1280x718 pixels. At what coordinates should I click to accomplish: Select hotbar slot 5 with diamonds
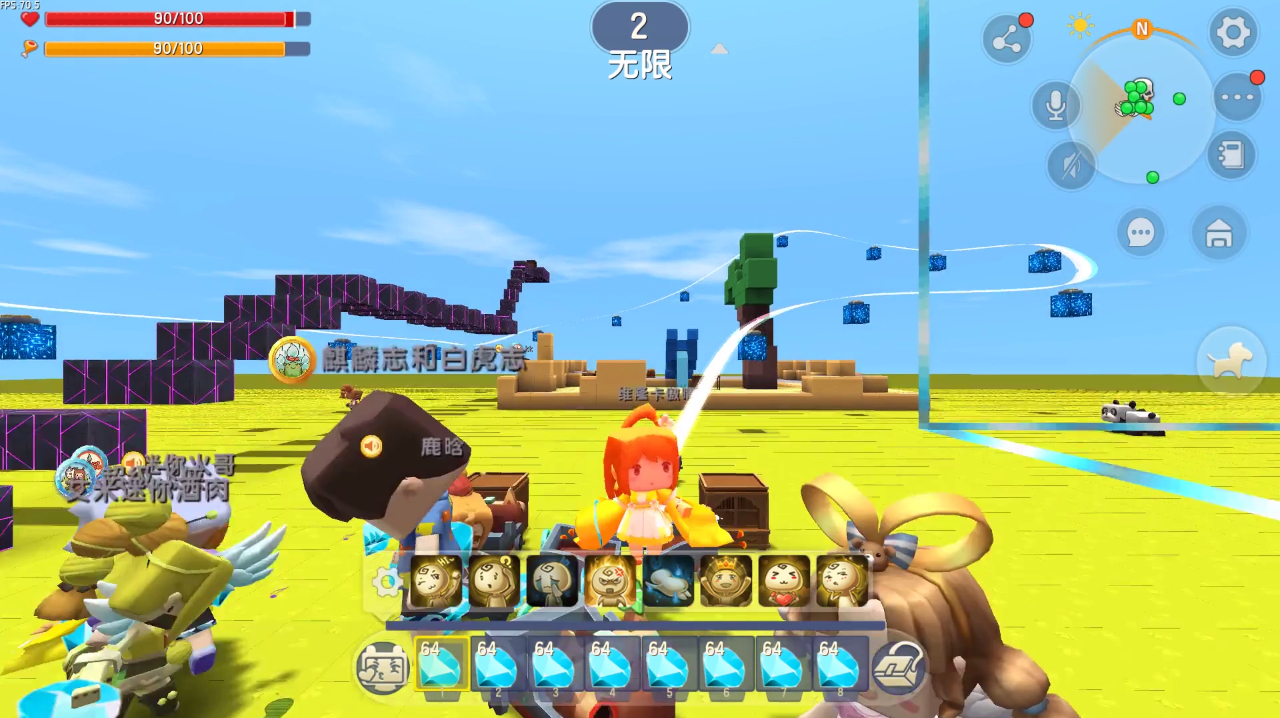[x=670, y=664]
